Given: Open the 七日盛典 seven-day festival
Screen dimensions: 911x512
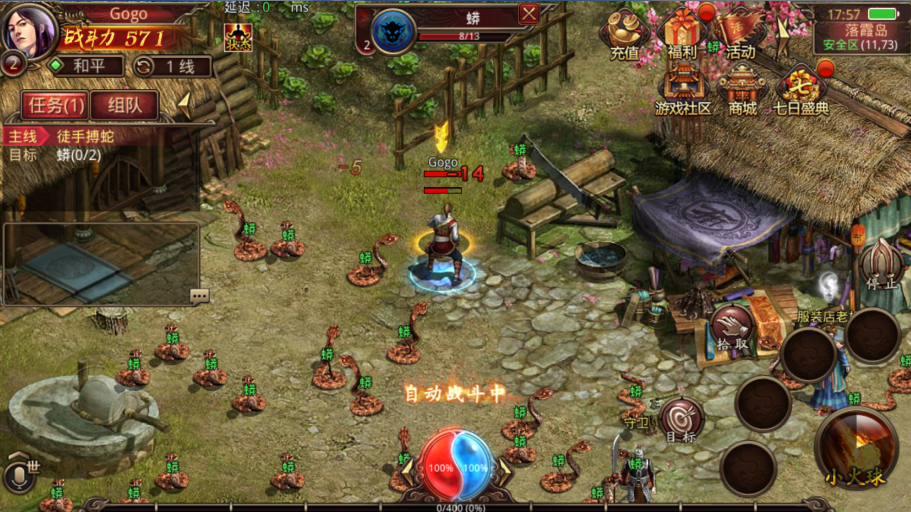Looking at the screenshot, I should (800, 90).
